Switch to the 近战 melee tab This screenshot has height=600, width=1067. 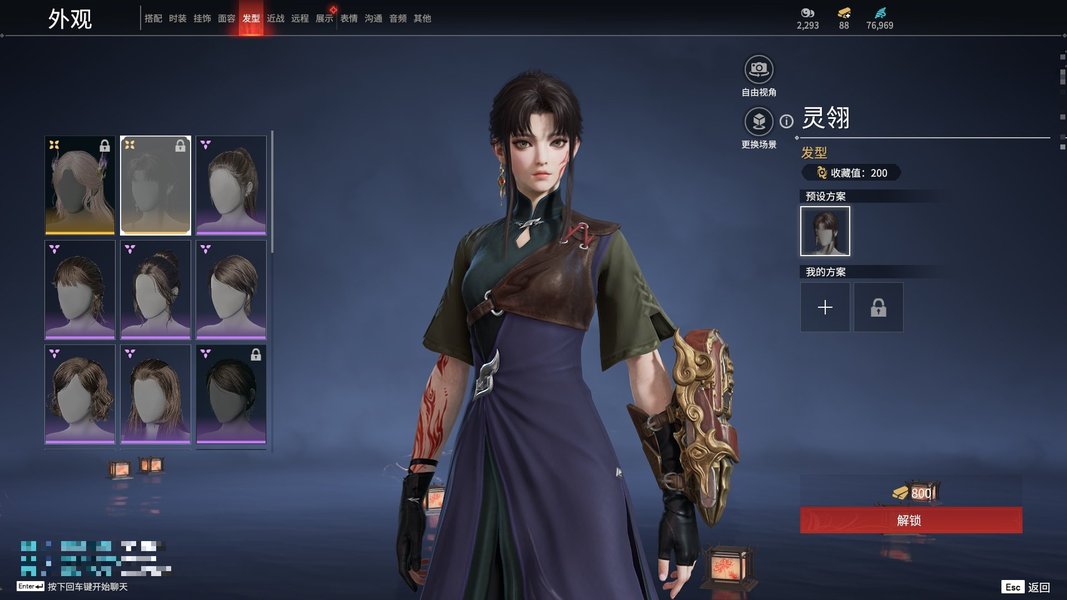pos(276,18)
